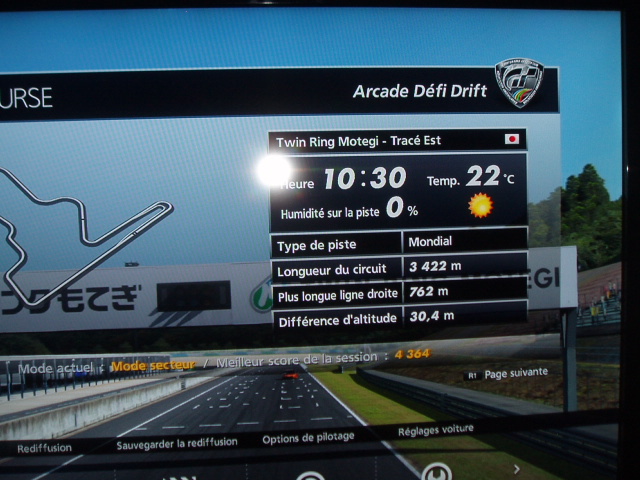Choose Réglages voiture
This screenshot has width=640, height=480.
436,431
